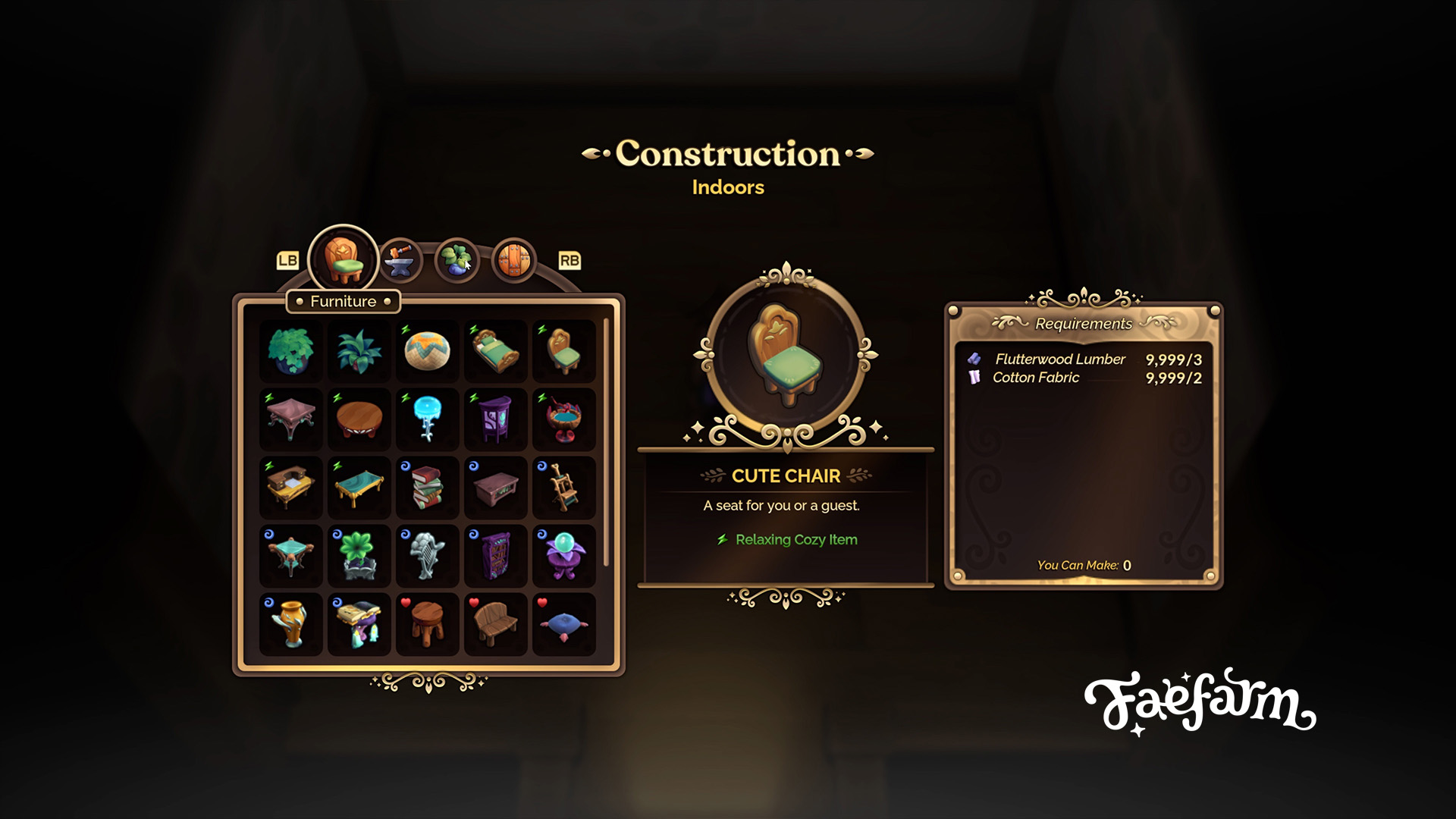
Task: Pick the blue floor cushion slot
Action: [563, 623]
